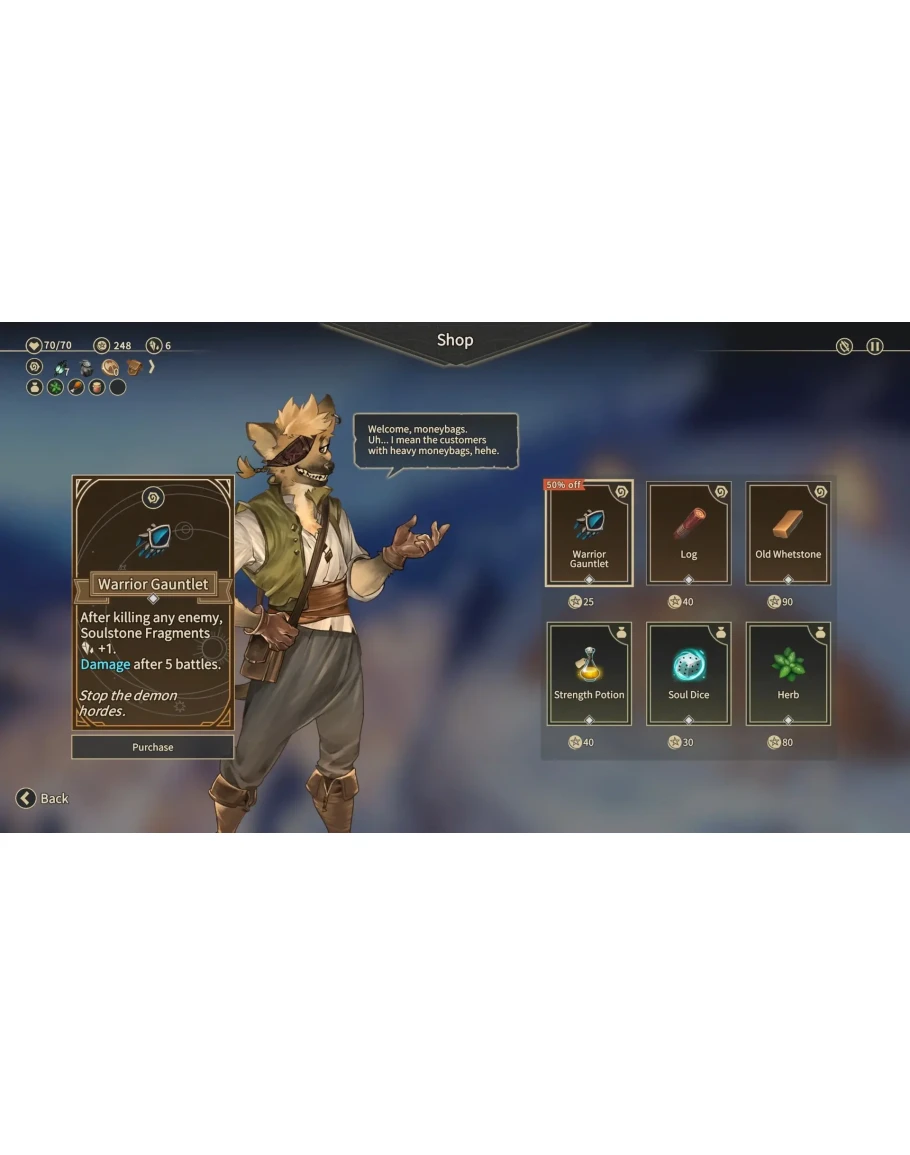Screen dimensions: 910x1155
Task: Inspect the leather satchel relic icon
Action: [133, 367]
